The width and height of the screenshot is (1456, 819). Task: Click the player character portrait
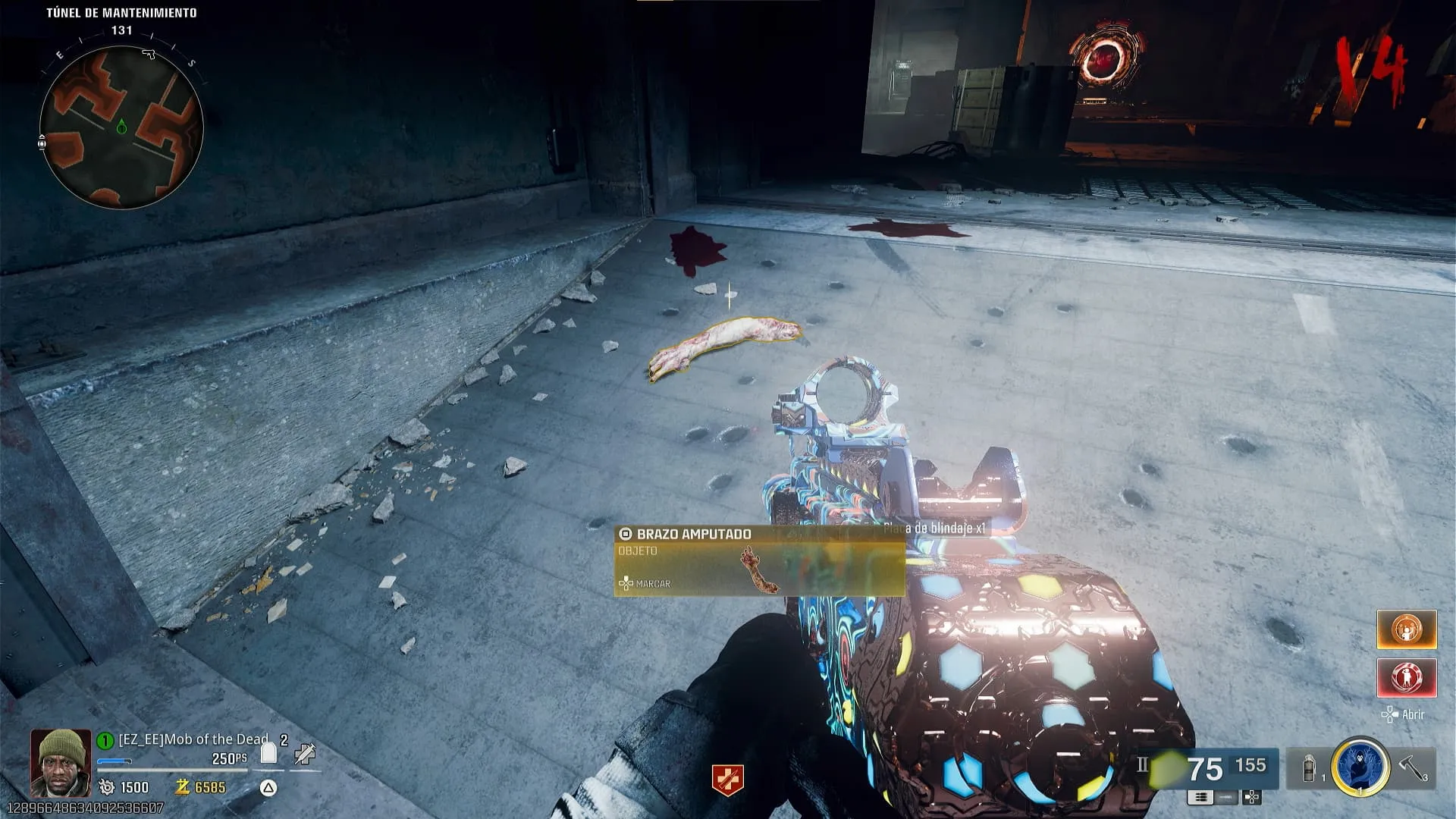click(61, 762)
